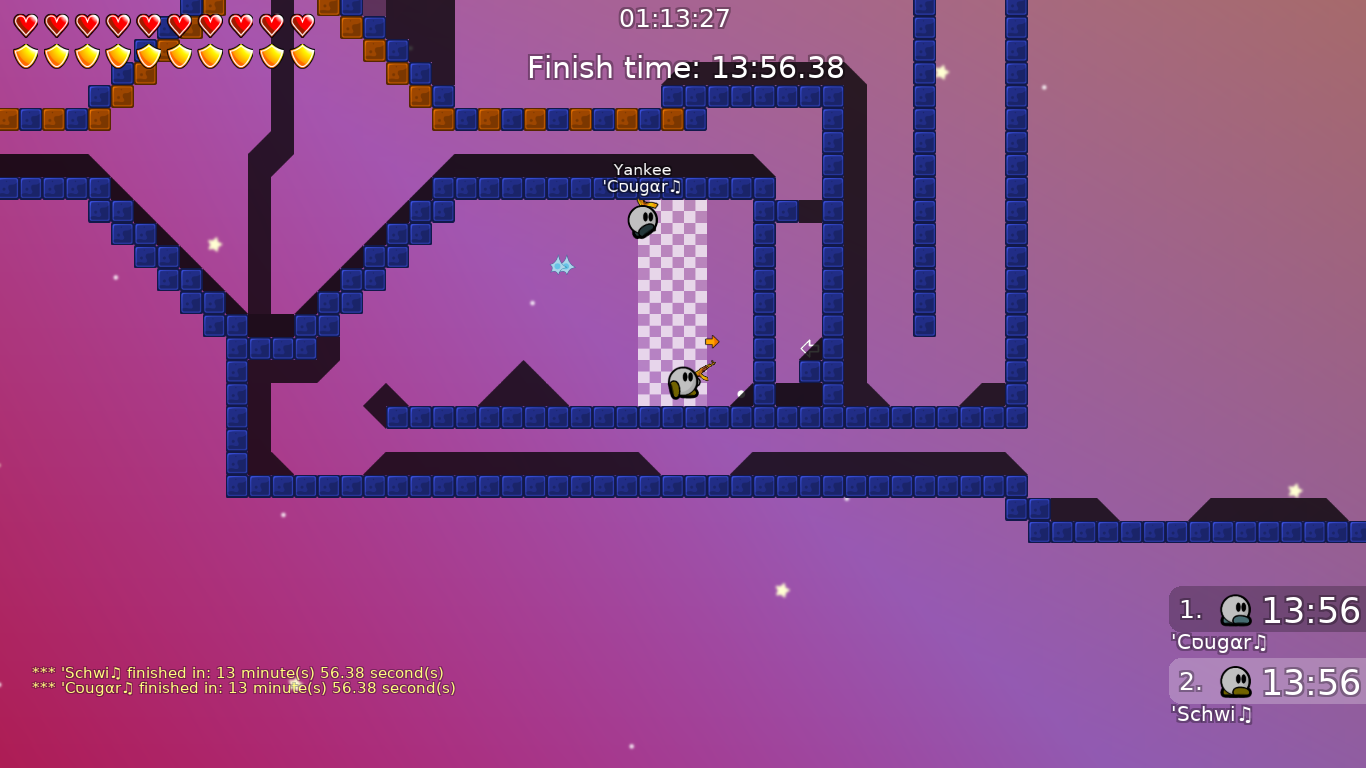Image resolution: width=1366 pixels, height=768 pixels.
Task: Click the checkered finish line strip
Action: 672,300
